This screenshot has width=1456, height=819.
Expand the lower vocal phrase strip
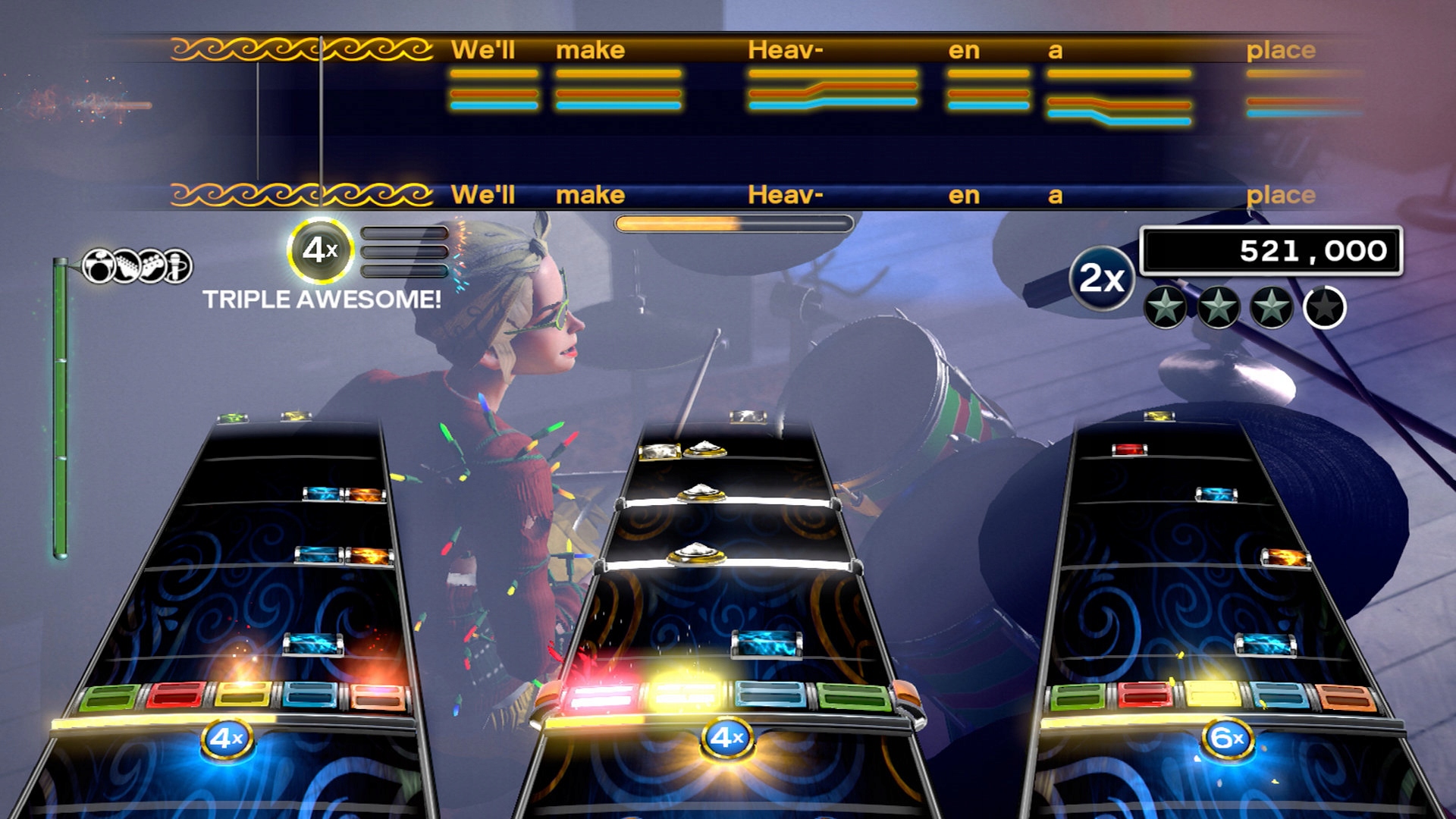758,196
